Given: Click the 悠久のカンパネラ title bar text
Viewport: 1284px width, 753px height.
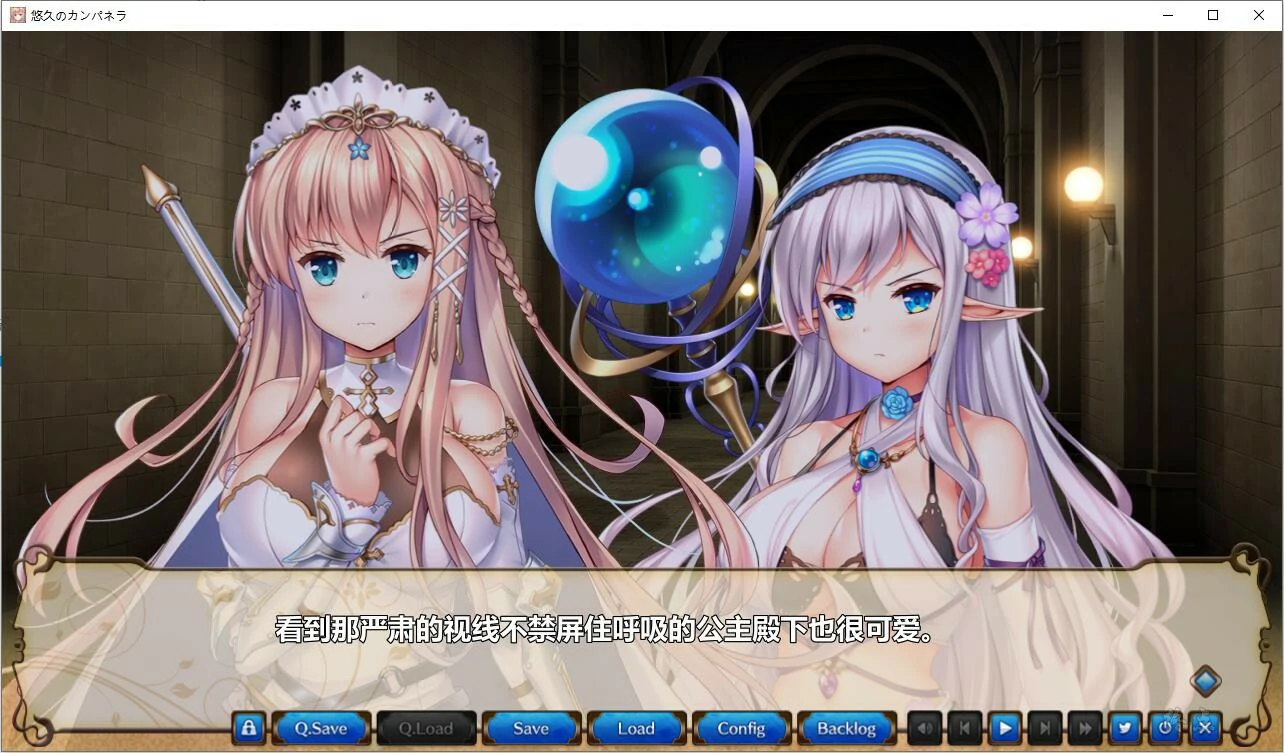Looking at the screenshot, I should tap(76, 15).
